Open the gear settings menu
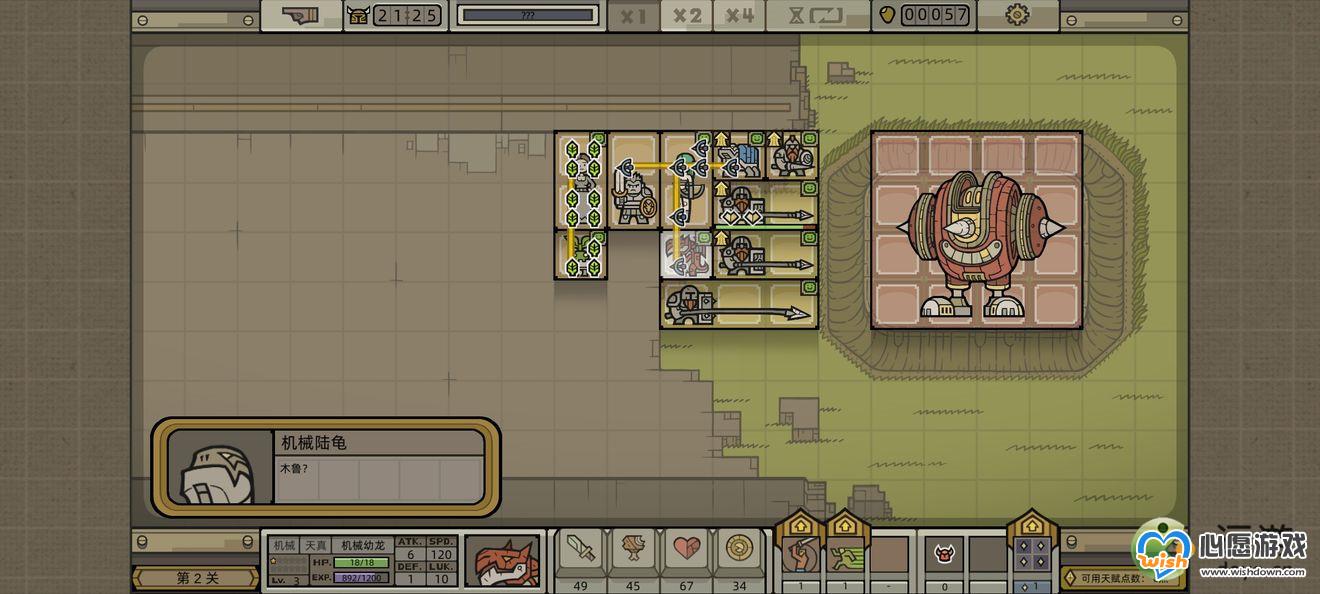The image size is (1320, 594). [1017, 15]
